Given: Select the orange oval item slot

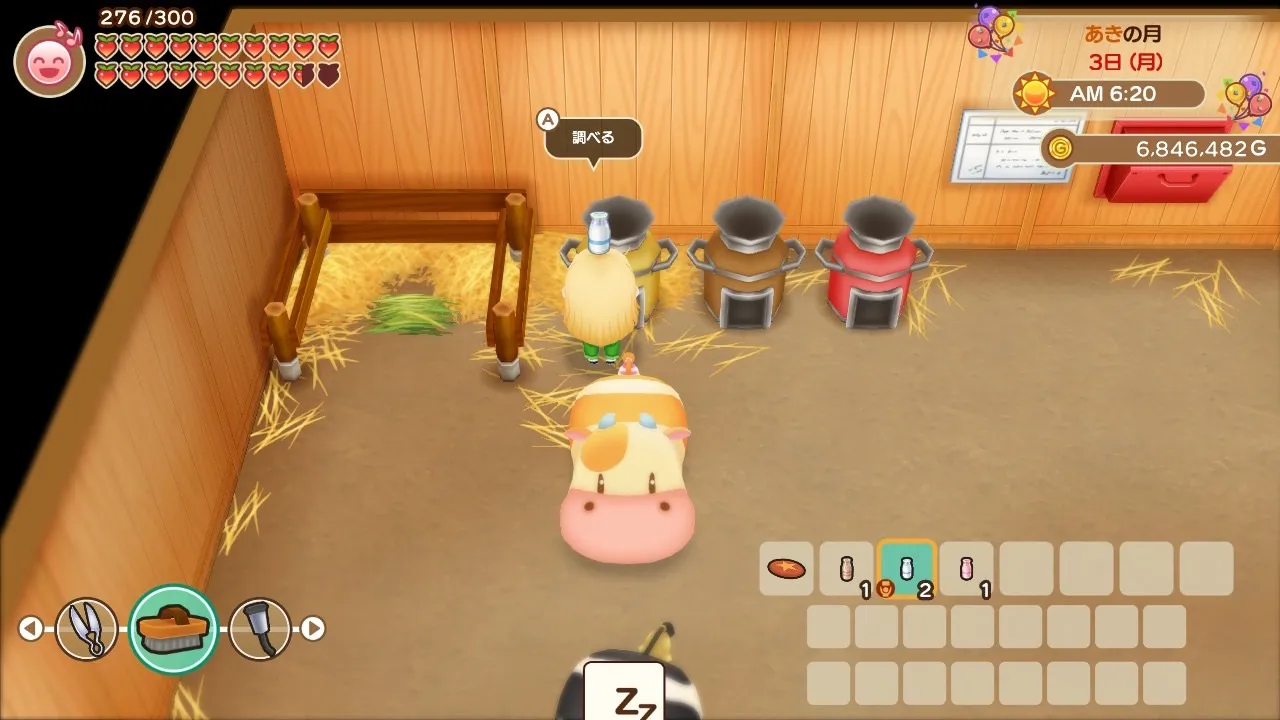Looking at the screenshot, I should coord(786,569).
